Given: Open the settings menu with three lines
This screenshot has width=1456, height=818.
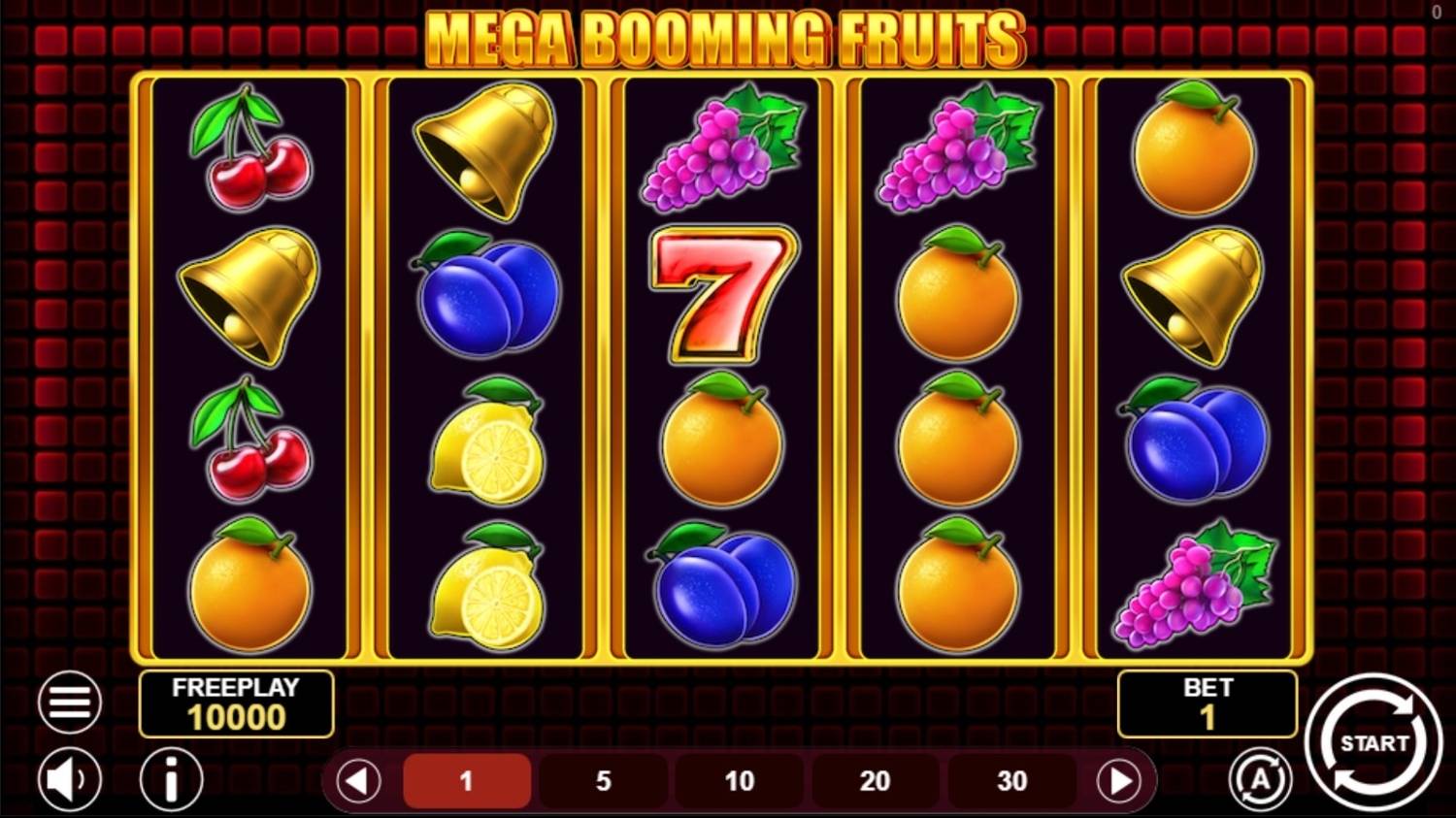Looking at the screenshot, I should 68,701.
